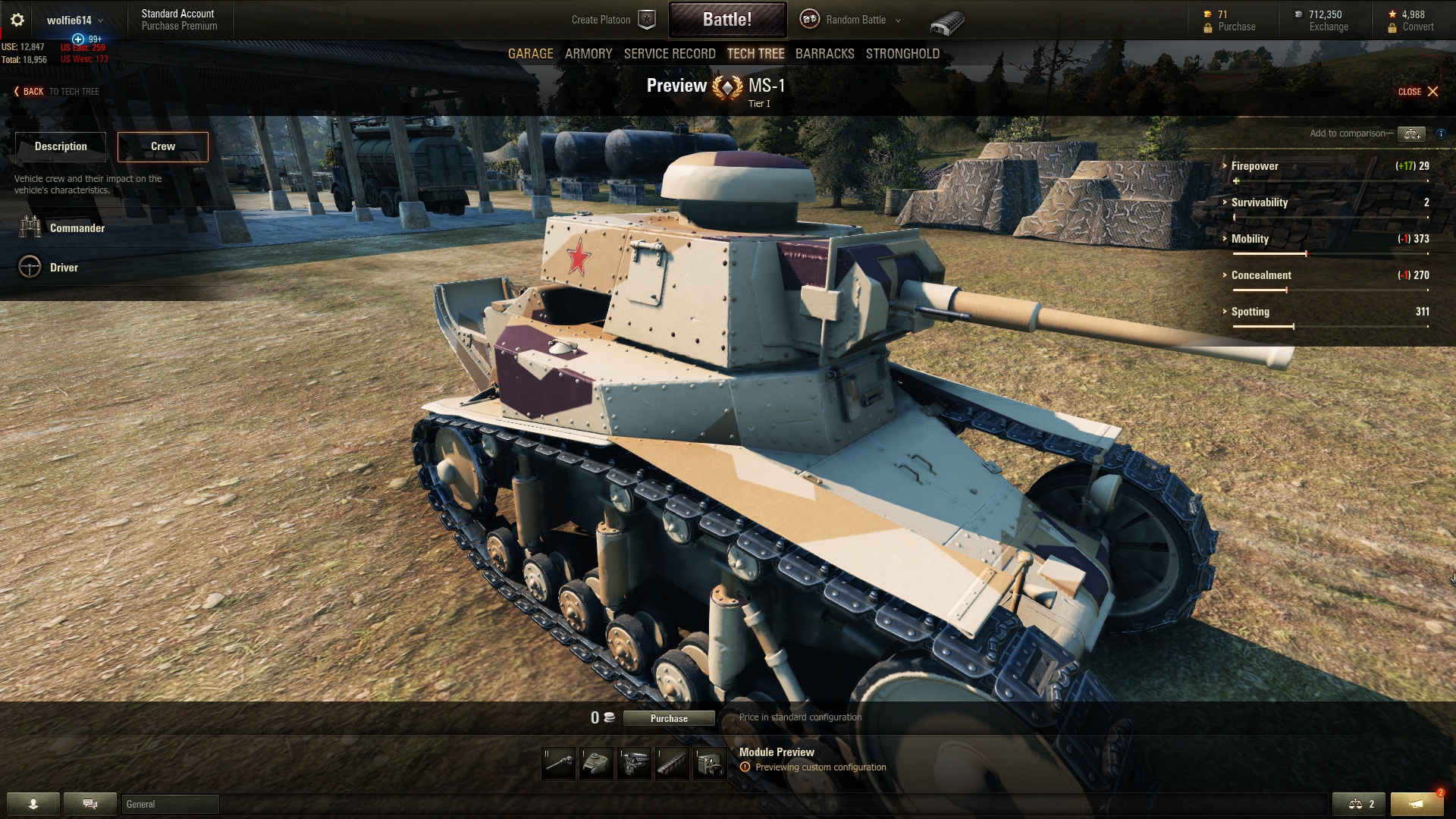Viewport: 1456px width, 819px height.
Task: Open the SERVICE RECORD menu item
Action: coord(670,54)
